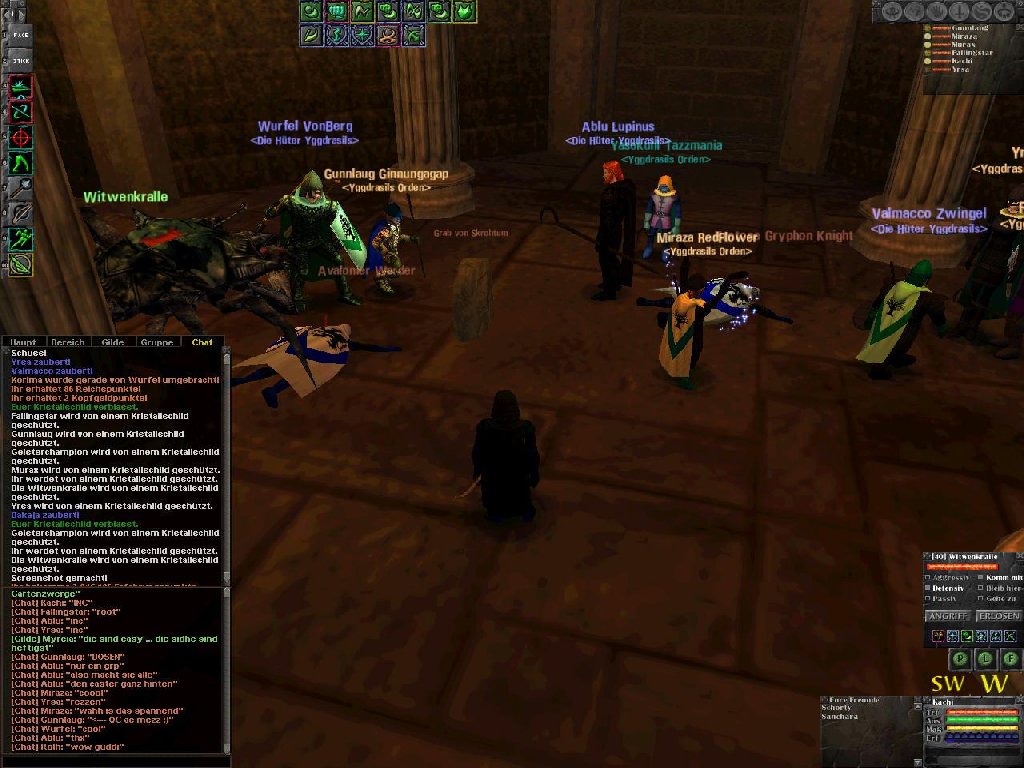
Task: Click the round green F button
Action: (1010, 658)
